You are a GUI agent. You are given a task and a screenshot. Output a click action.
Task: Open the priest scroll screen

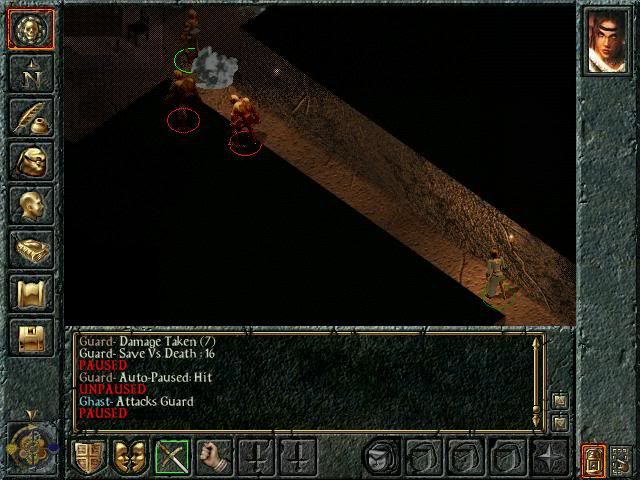click(x=30, y=293)
